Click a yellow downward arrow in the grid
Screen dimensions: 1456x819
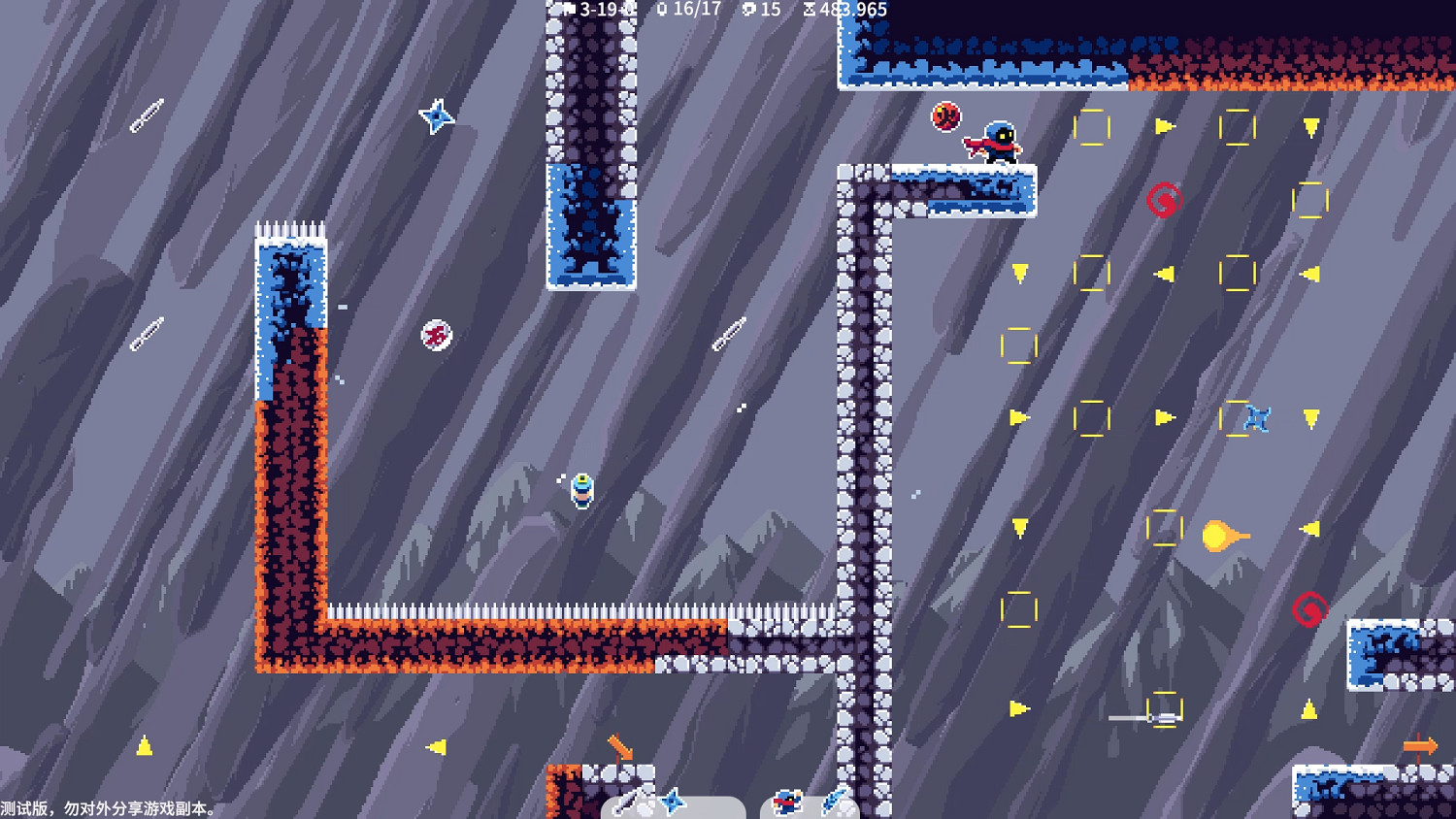[1311, 127]
